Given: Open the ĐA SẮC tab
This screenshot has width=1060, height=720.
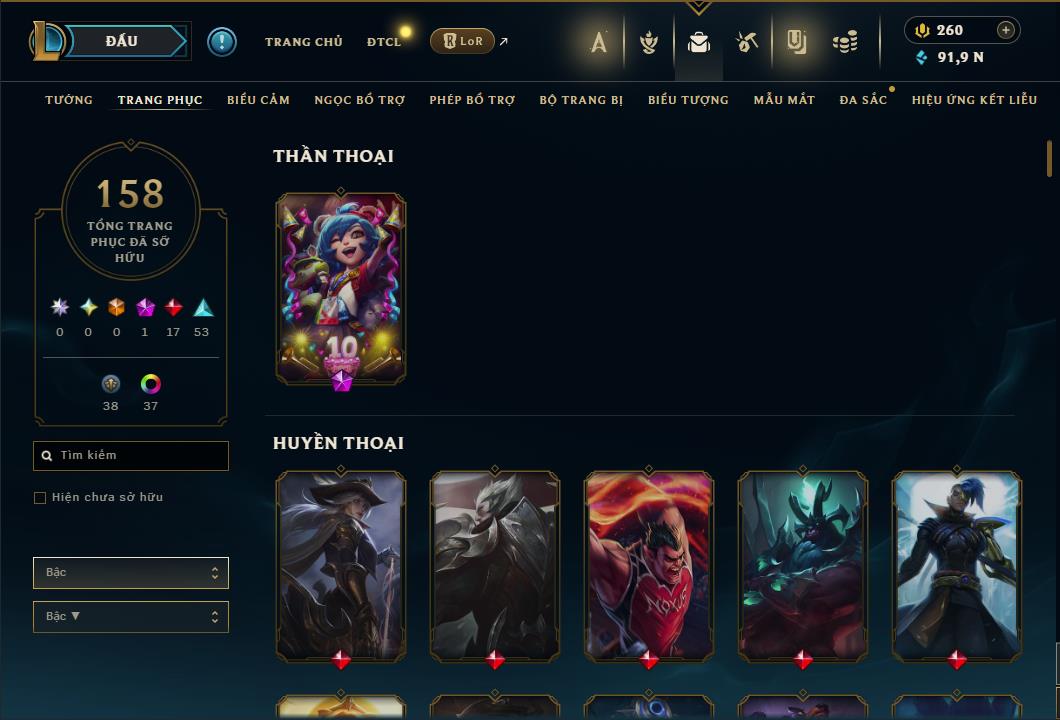Looking at the screenshot, I should (x=863, y=100).
